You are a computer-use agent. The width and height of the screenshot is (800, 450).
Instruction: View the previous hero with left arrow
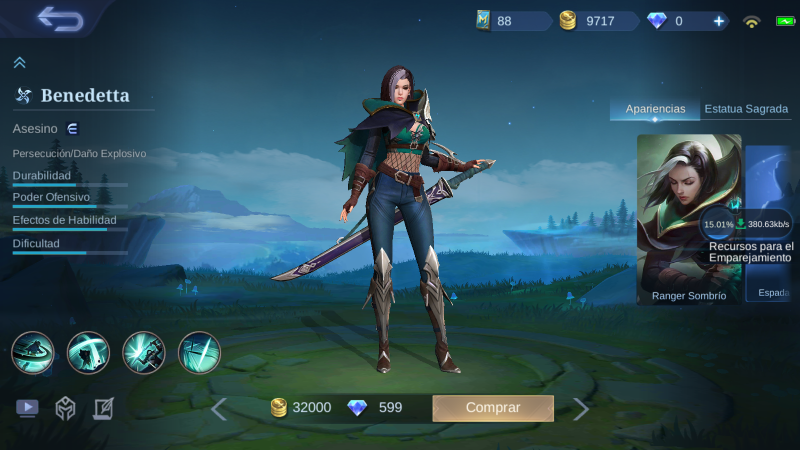pos(218,408)
